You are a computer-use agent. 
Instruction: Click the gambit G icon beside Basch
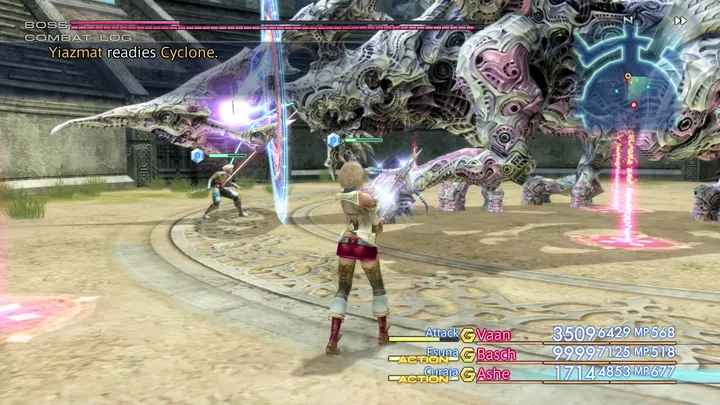click(467, 354)
